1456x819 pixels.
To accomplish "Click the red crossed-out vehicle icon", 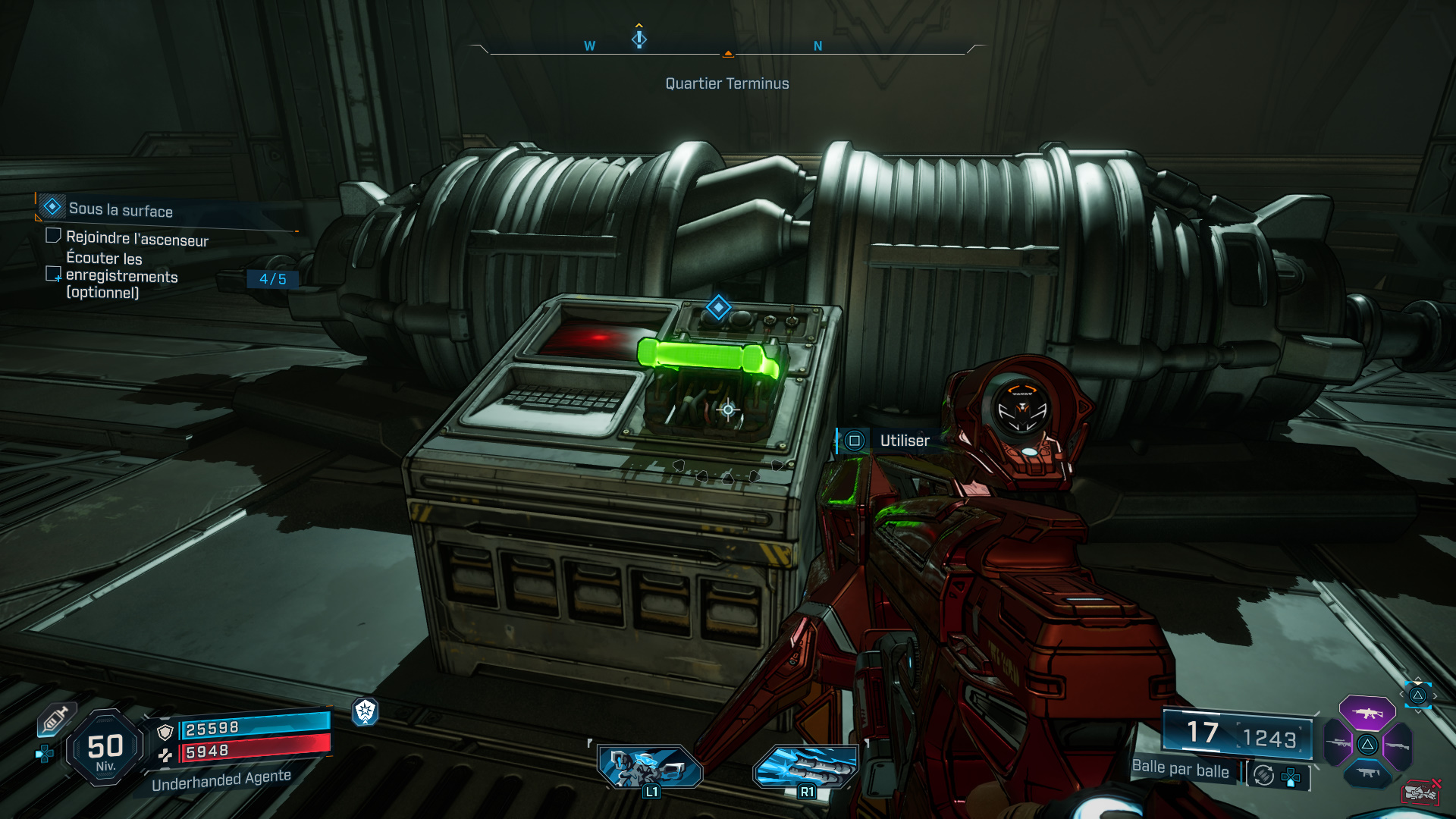I will tap(1421, 792).
